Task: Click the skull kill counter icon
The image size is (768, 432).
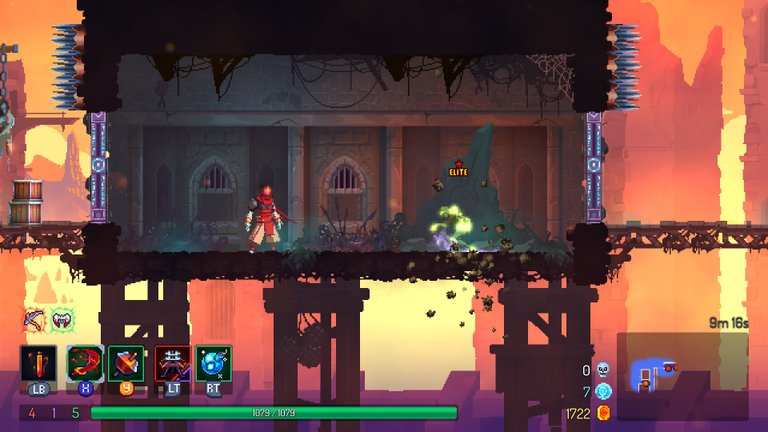Action: 603,370
